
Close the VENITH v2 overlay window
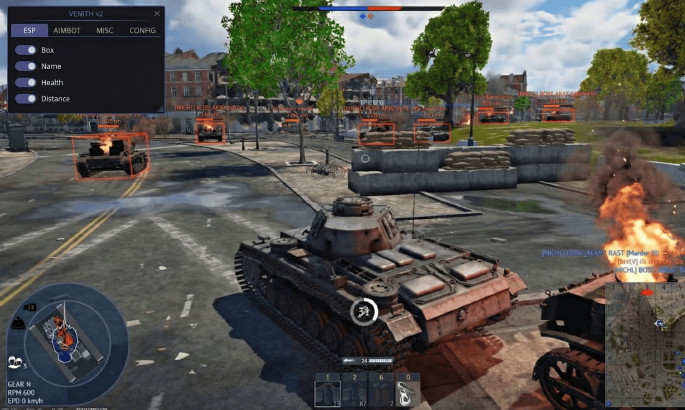pyautogui.click(x=157, y=14)
